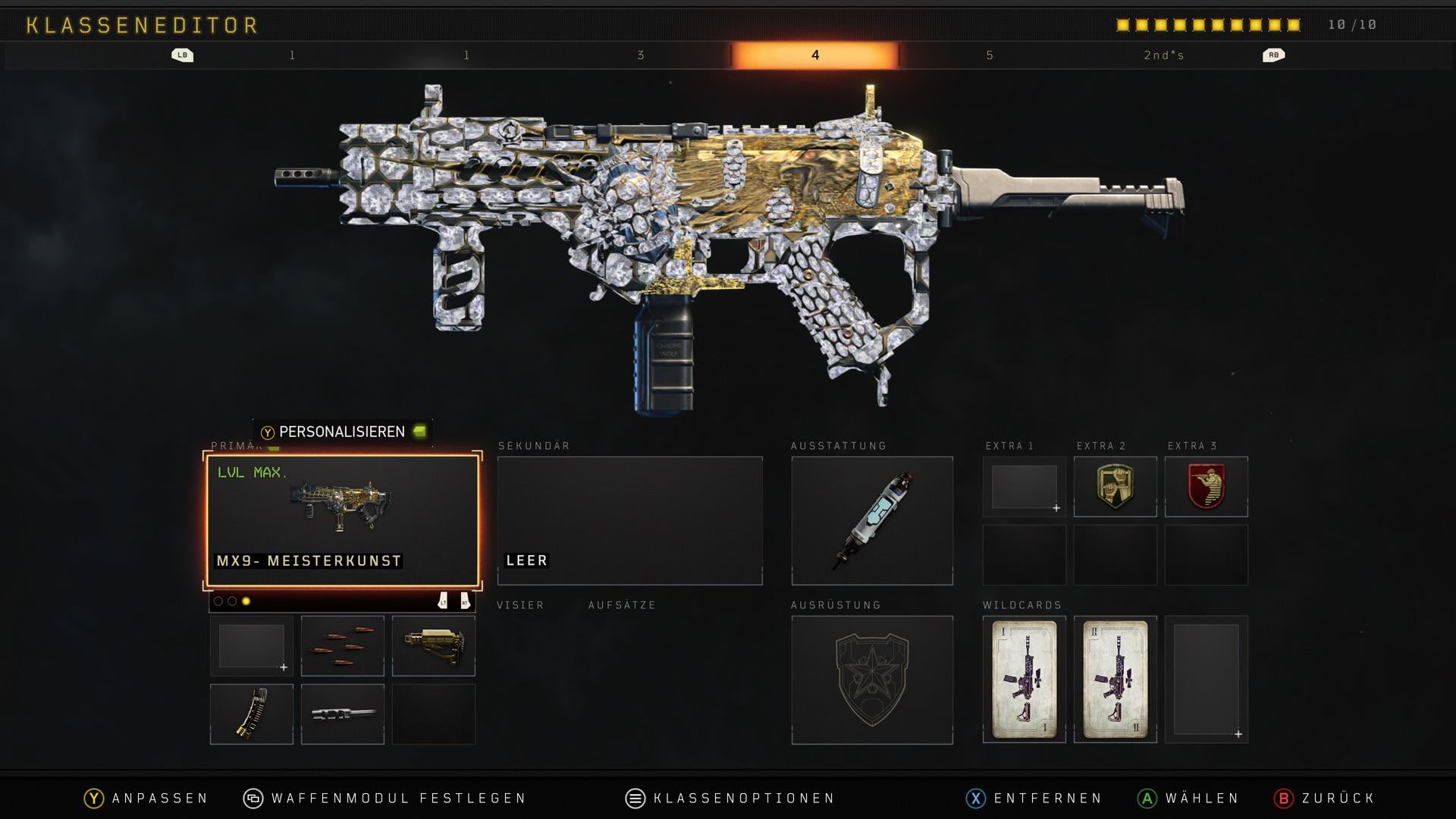Choose the wildcard card marked I
Viewport: 1456px width, 819px height.
click(x=1024, y=679)
